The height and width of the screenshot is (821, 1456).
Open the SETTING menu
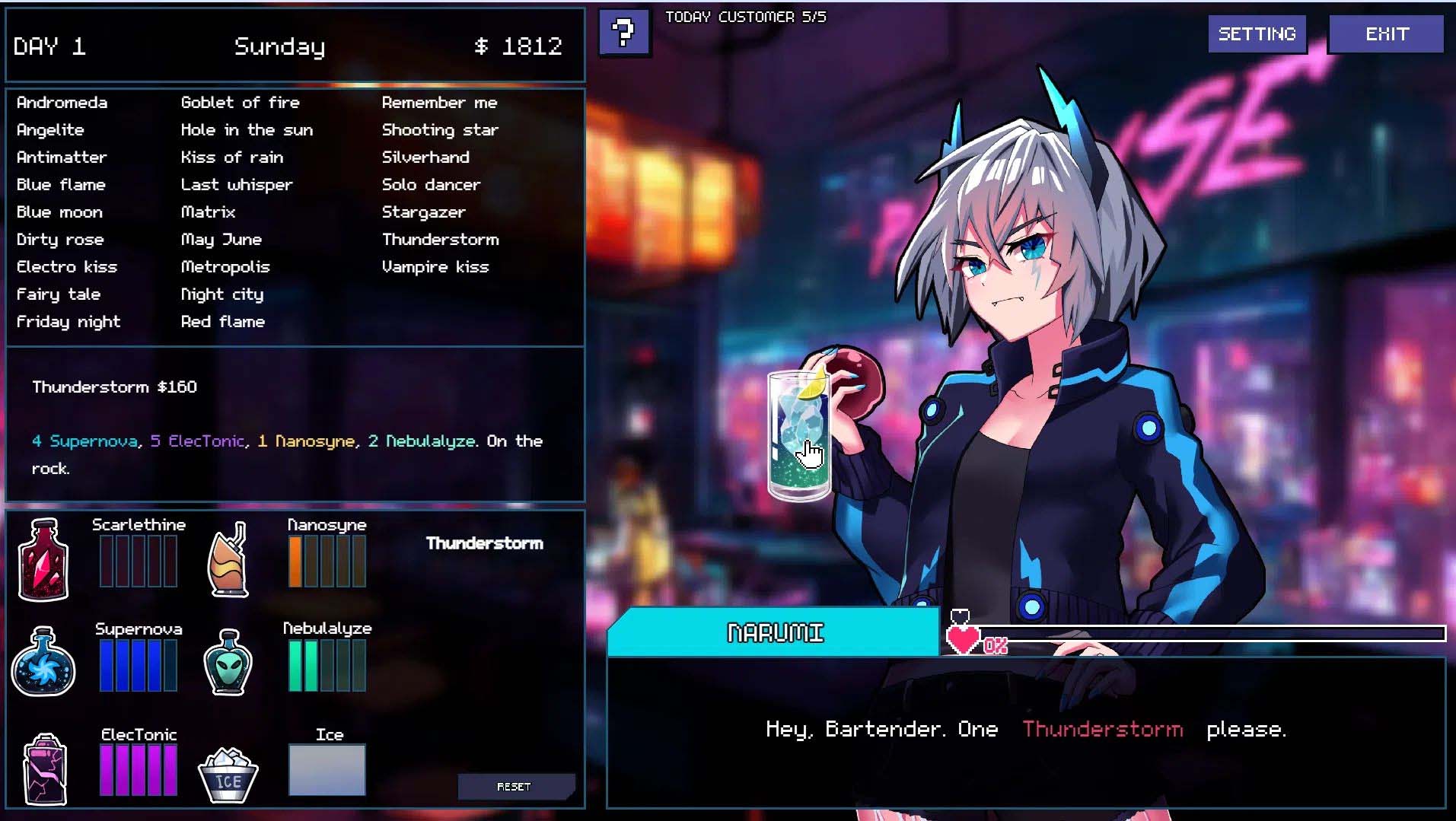pyautogui.click(x=1257, y=34)
